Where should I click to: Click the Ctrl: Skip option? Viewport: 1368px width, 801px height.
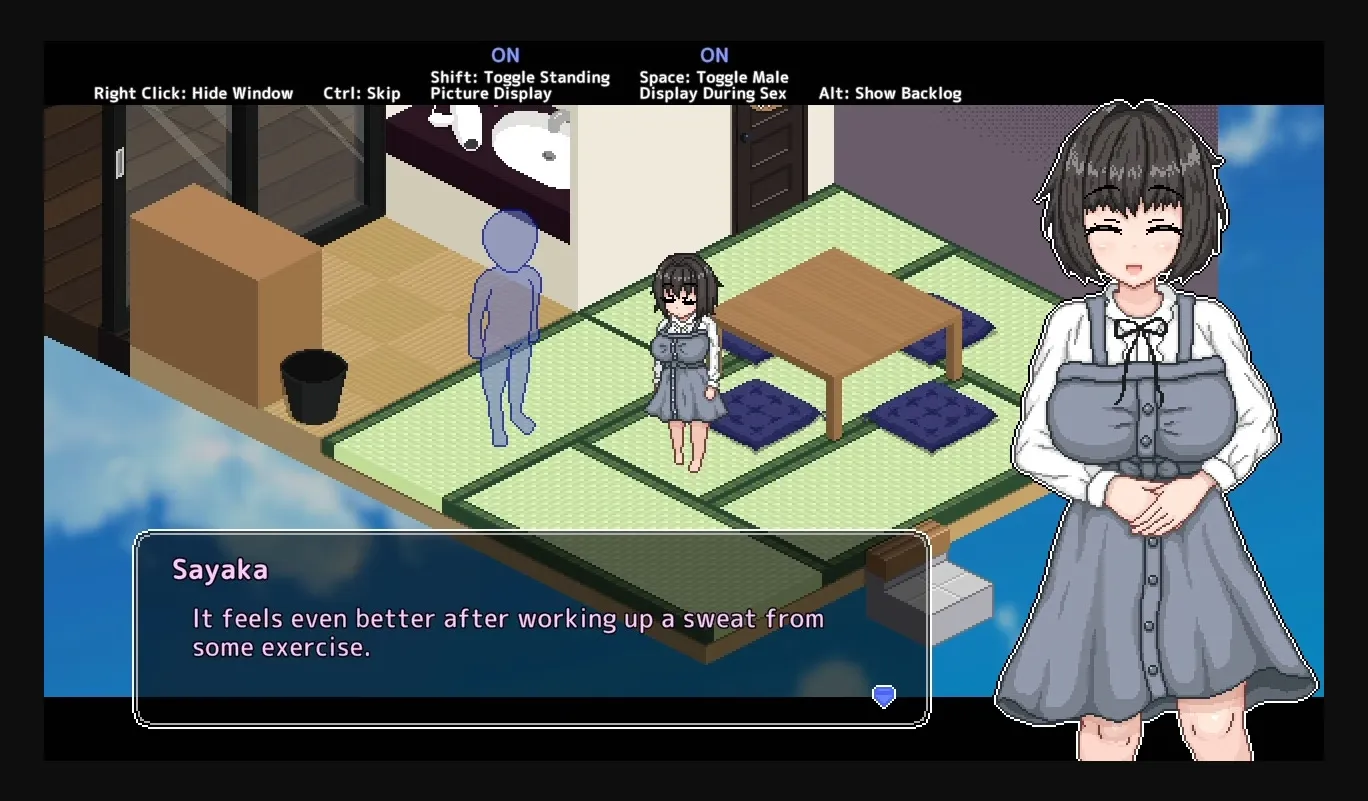click(362, 93)
